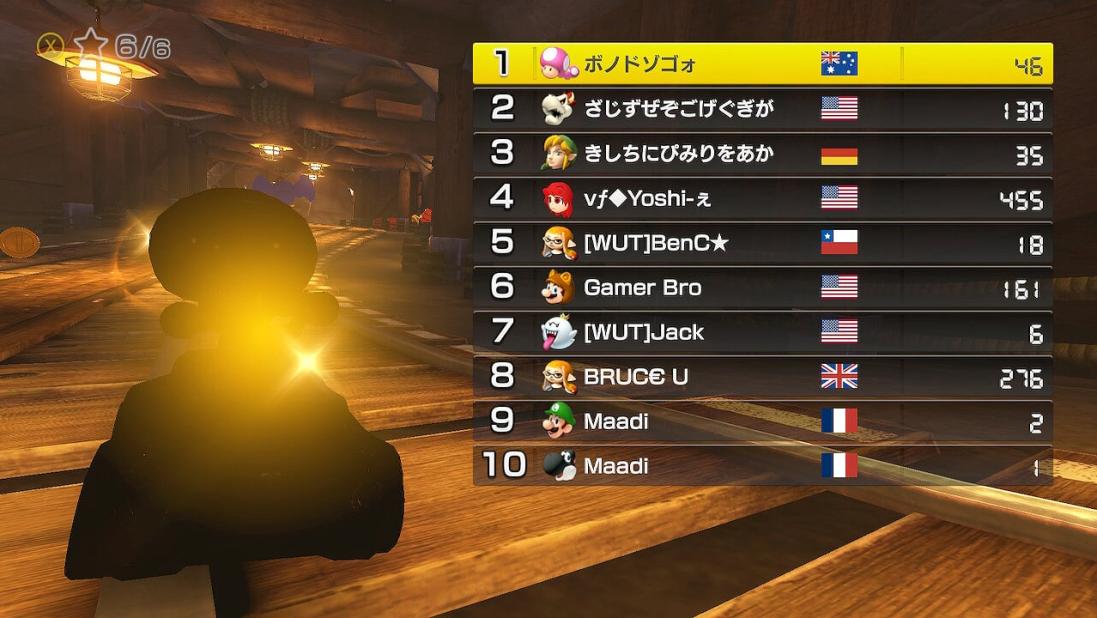Select the [WUT]BenC★ row

[x=762, y=243]
